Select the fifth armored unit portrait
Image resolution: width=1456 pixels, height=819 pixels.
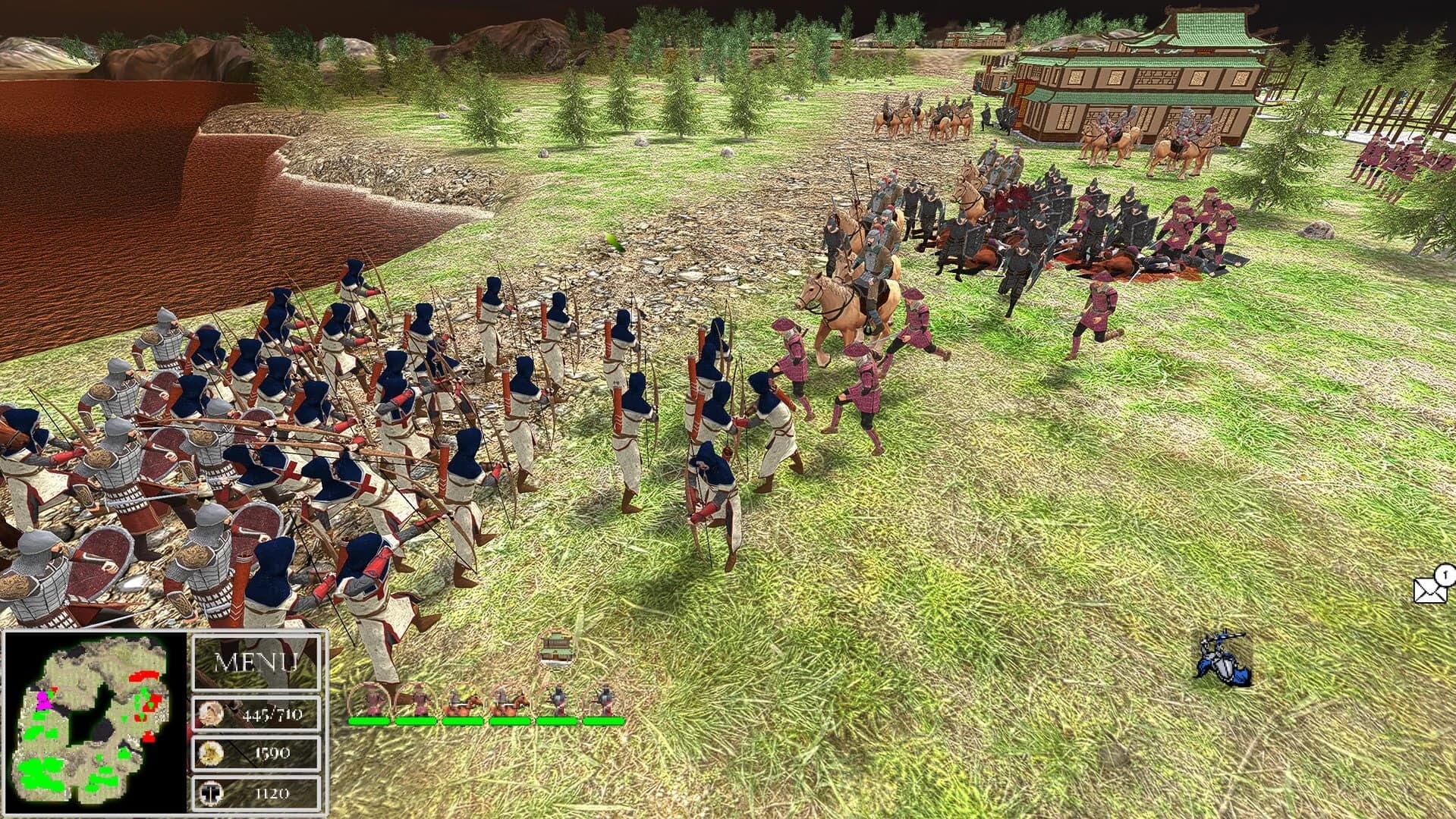(558, 701)
